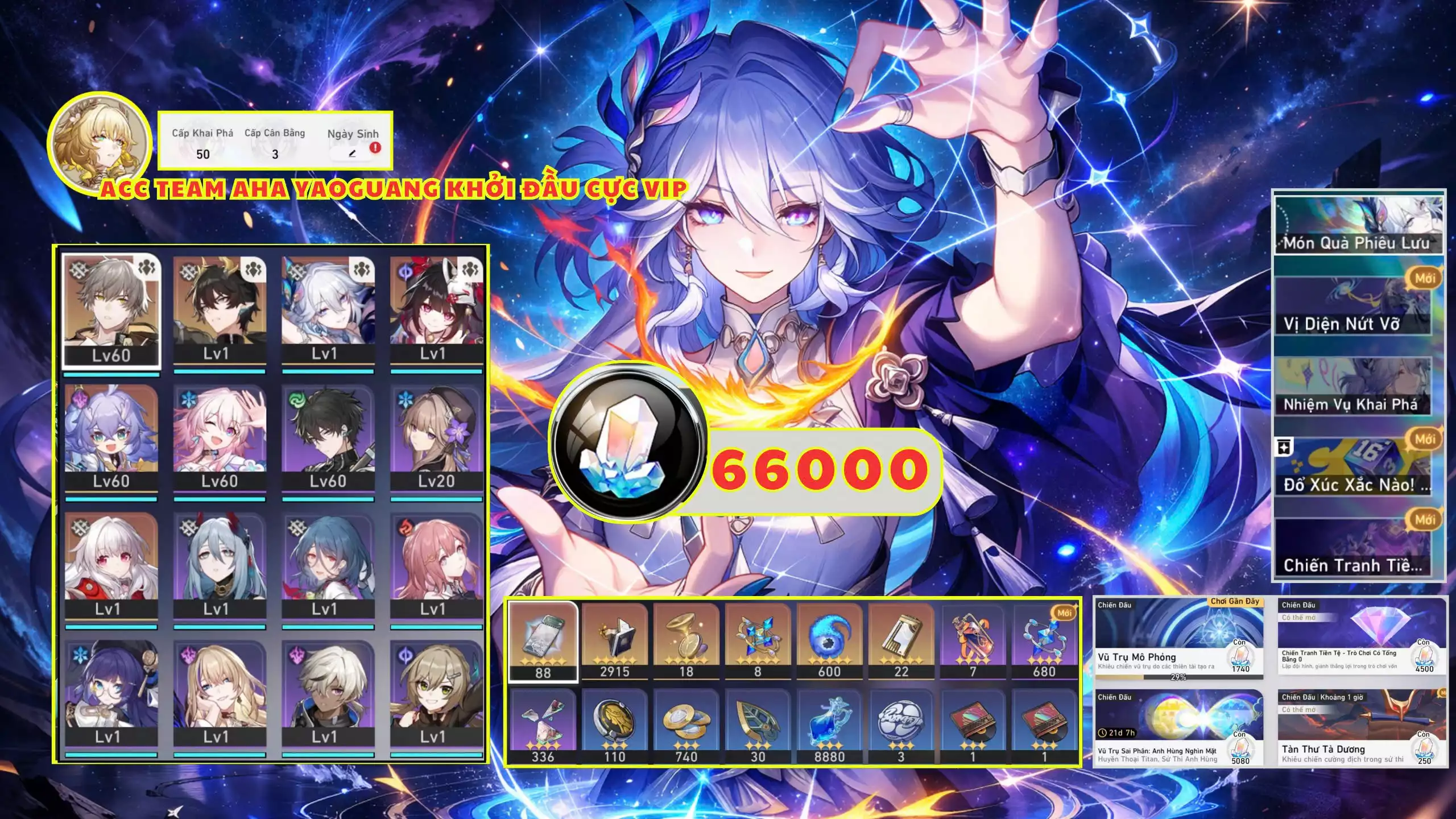Image resolution: width=1456 pixels, height=819 pixels.
Task: Edit the Ngày Sinh birthday field
Action: [x=352, y=154]
